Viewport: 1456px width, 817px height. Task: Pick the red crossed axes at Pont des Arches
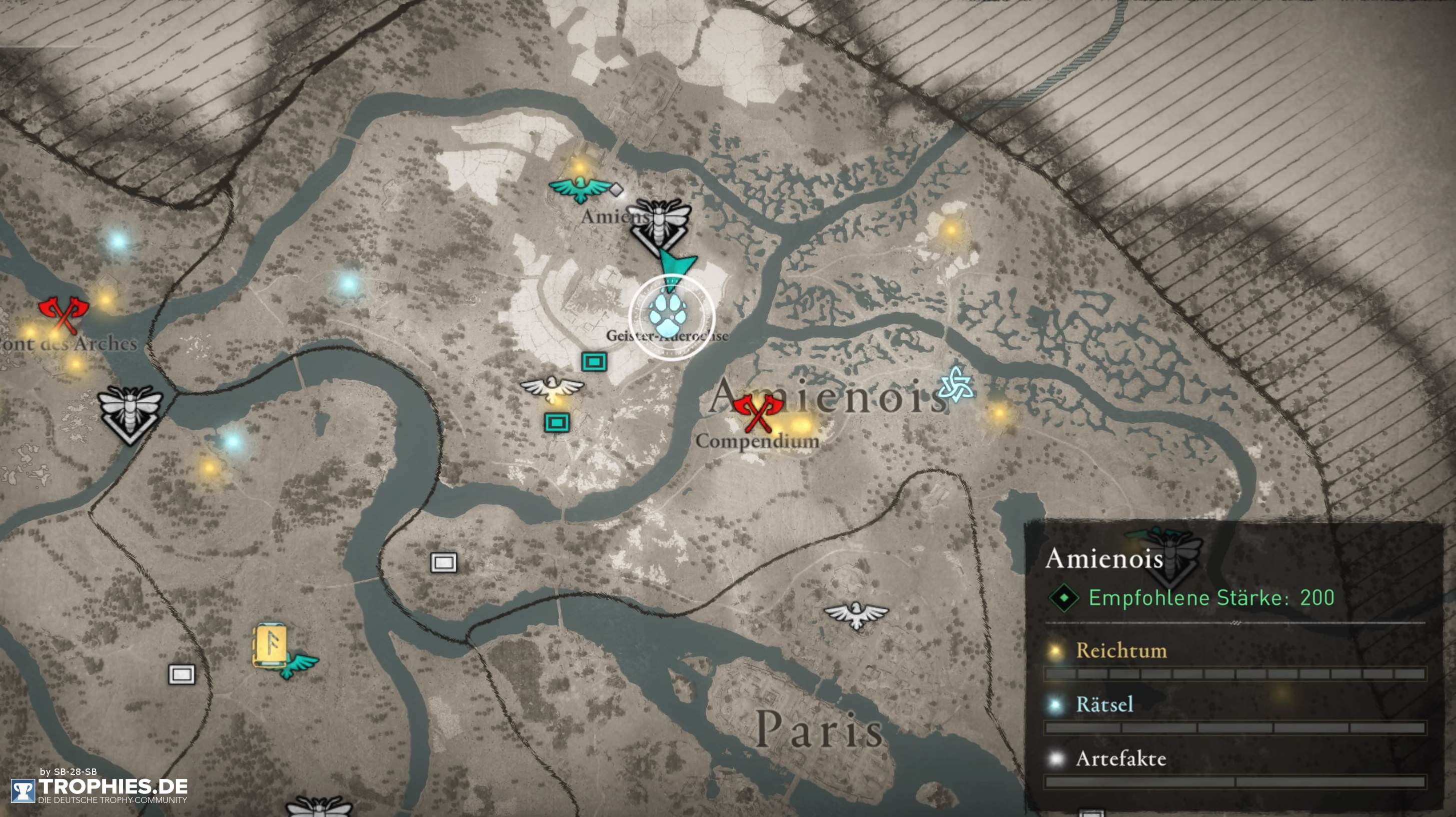(x=64, y=314)
